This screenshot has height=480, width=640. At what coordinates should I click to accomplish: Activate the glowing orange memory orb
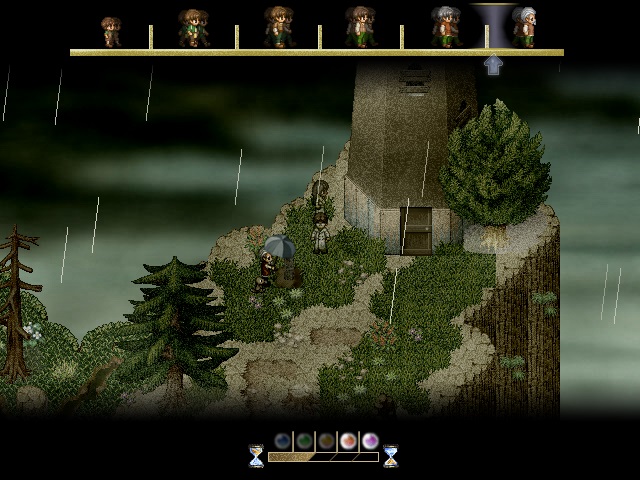click(348, 440)
